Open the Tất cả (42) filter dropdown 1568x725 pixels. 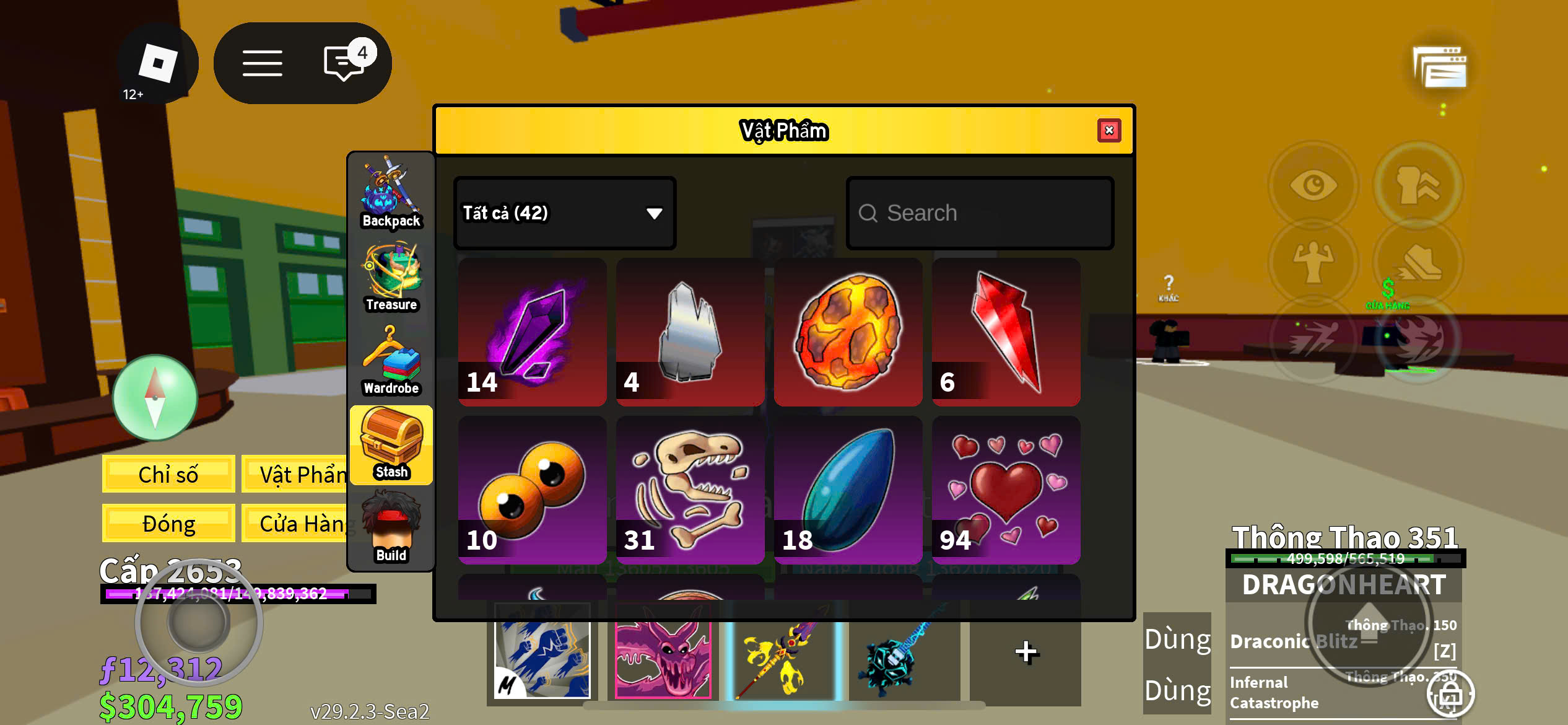(x=564, y=213)
